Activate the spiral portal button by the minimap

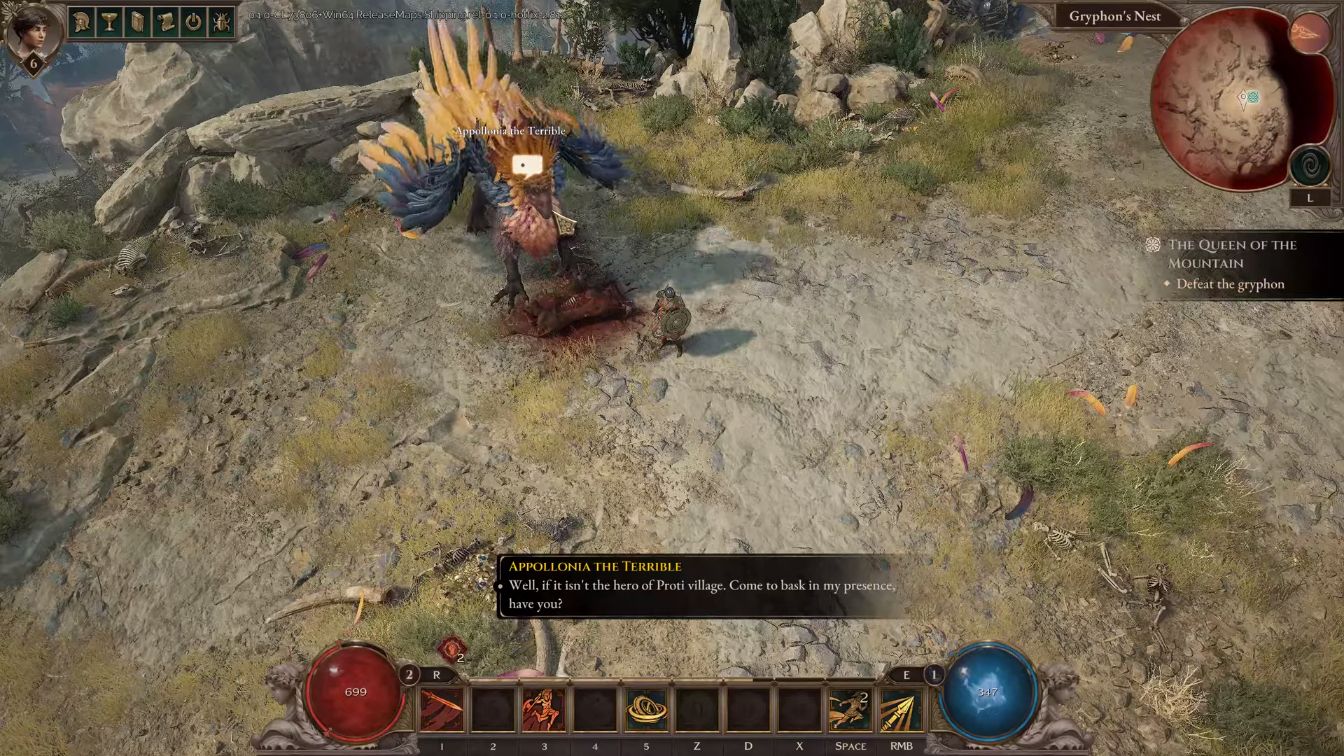click(1309, 166)
